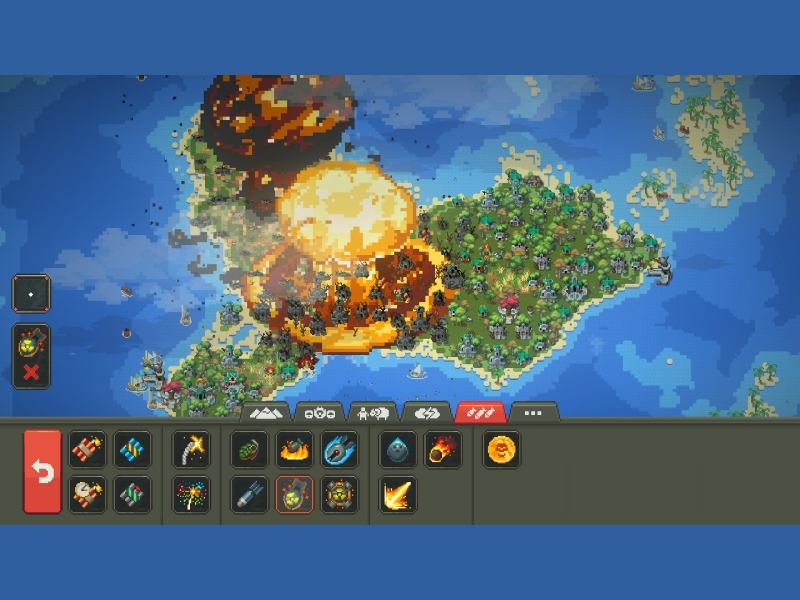Select the blue antimatter bomb

(x=340, y=450)
